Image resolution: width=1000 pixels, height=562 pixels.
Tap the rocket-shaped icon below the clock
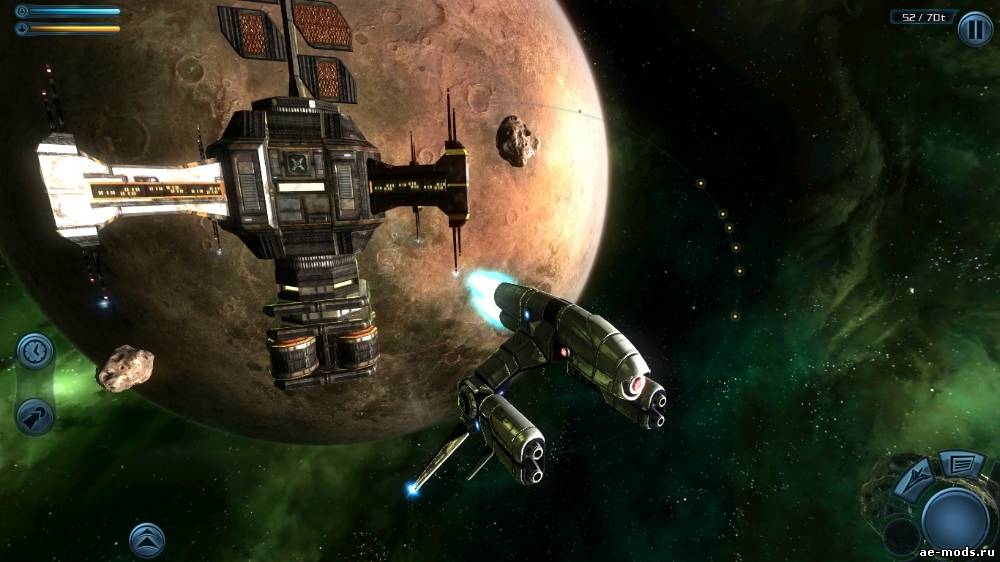tap(35, 417)
